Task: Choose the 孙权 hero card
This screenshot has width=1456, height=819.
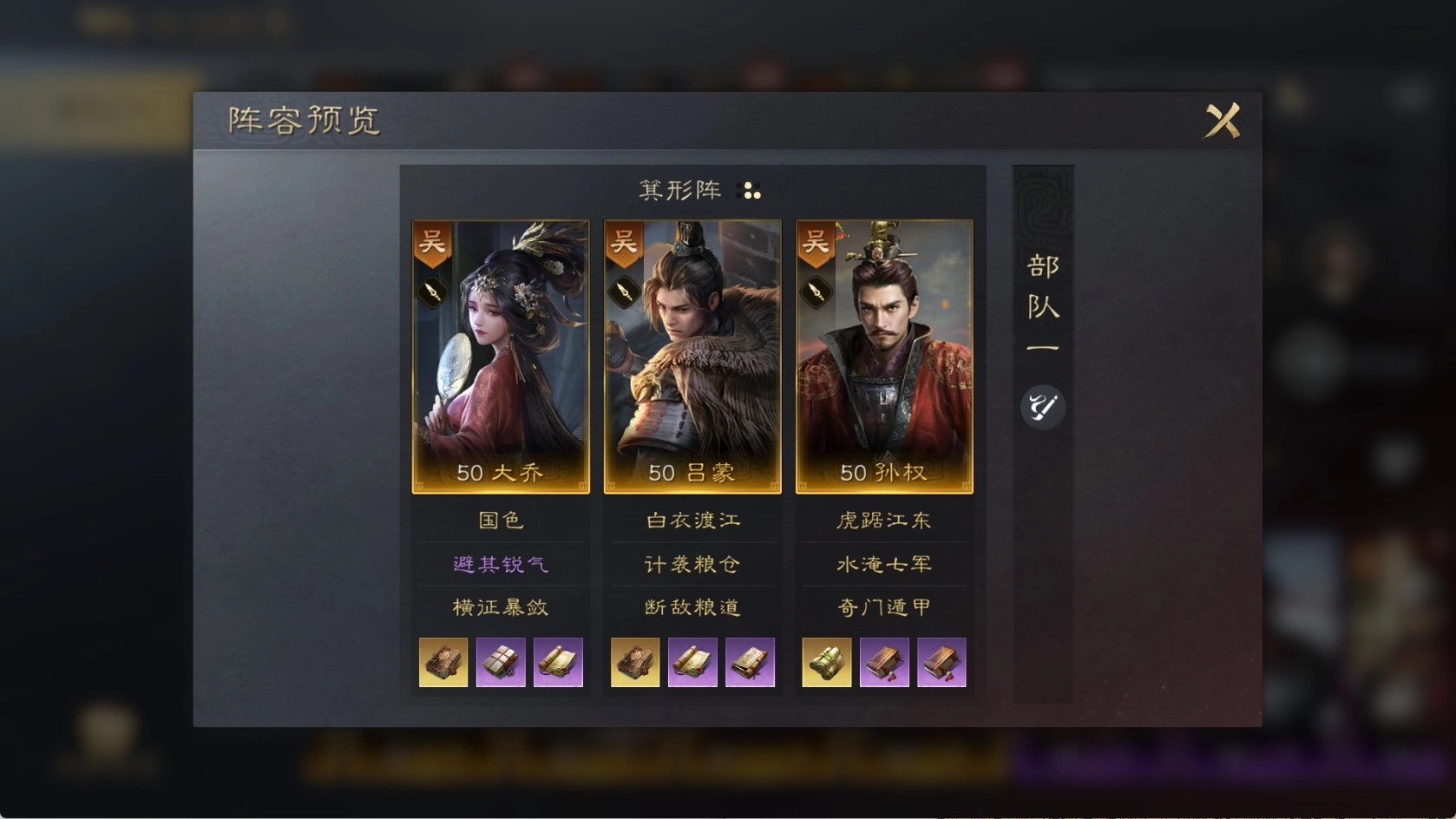Action: [884, 357]
